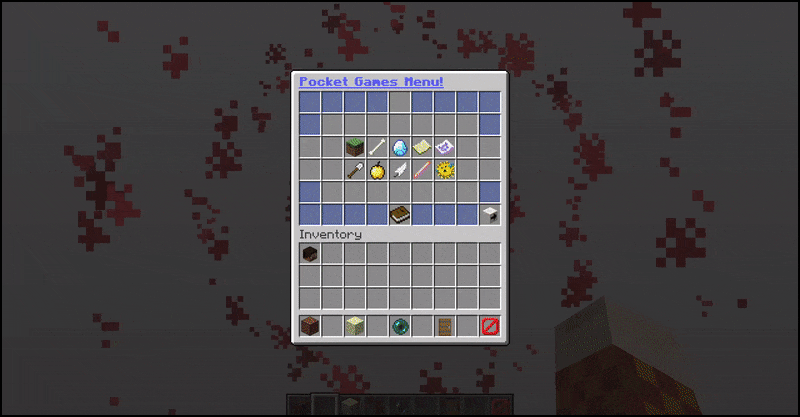Choose the bone item in the menu

pos(377,148)
